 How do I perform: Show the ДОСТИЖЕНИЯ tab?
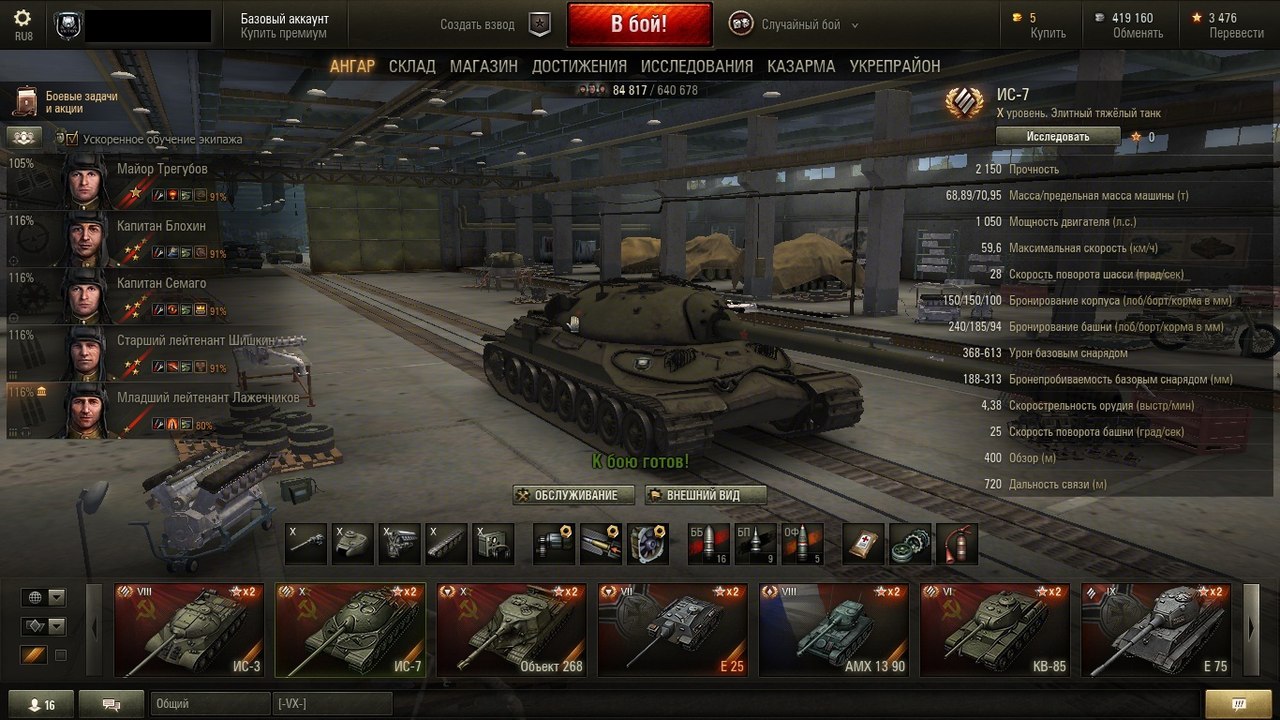click(x=579, y=66)
